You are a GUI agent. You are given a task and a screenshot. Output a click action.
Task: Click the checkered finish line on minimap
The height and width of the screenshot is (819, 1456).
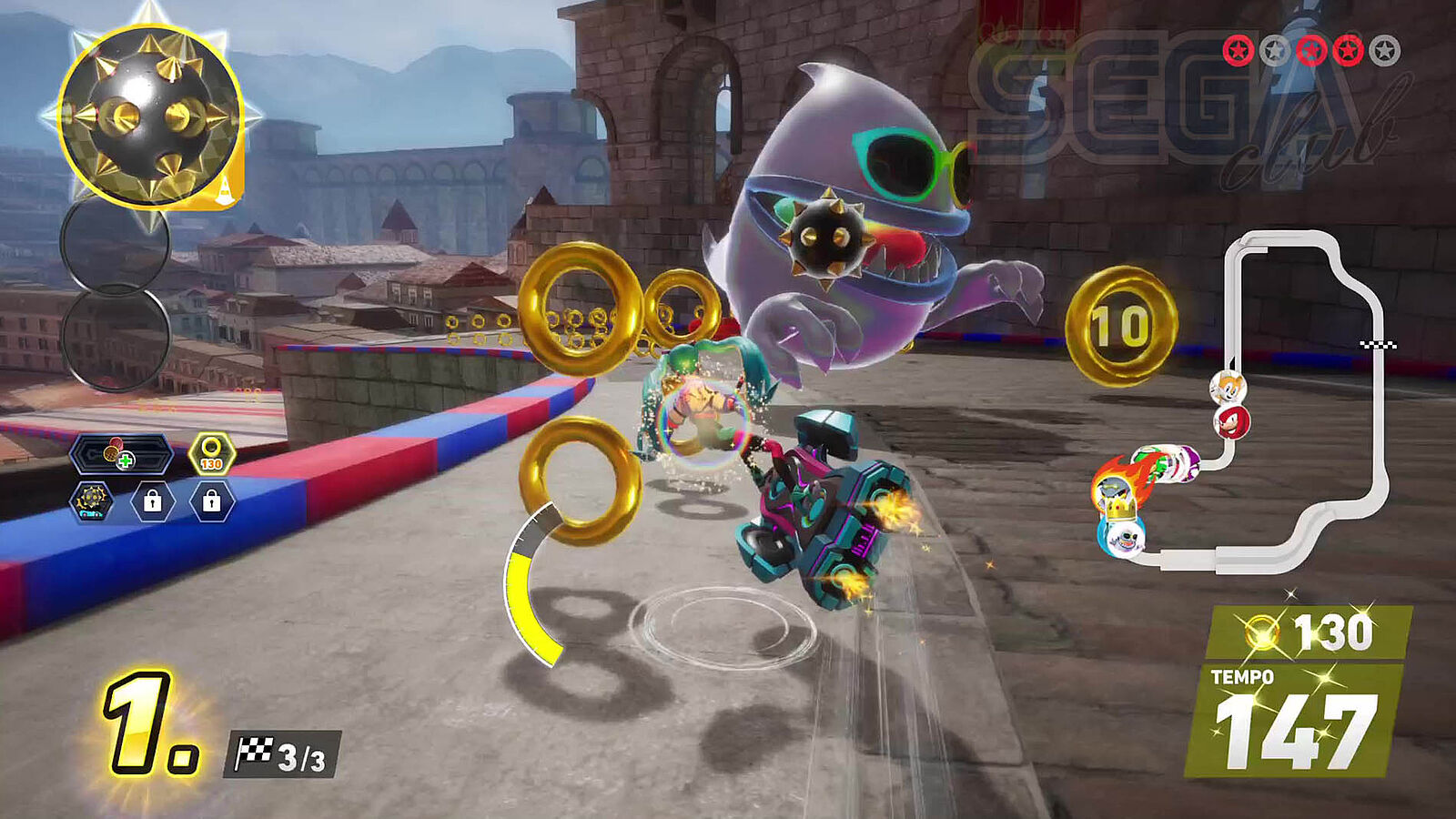[x=1378, y=345]
